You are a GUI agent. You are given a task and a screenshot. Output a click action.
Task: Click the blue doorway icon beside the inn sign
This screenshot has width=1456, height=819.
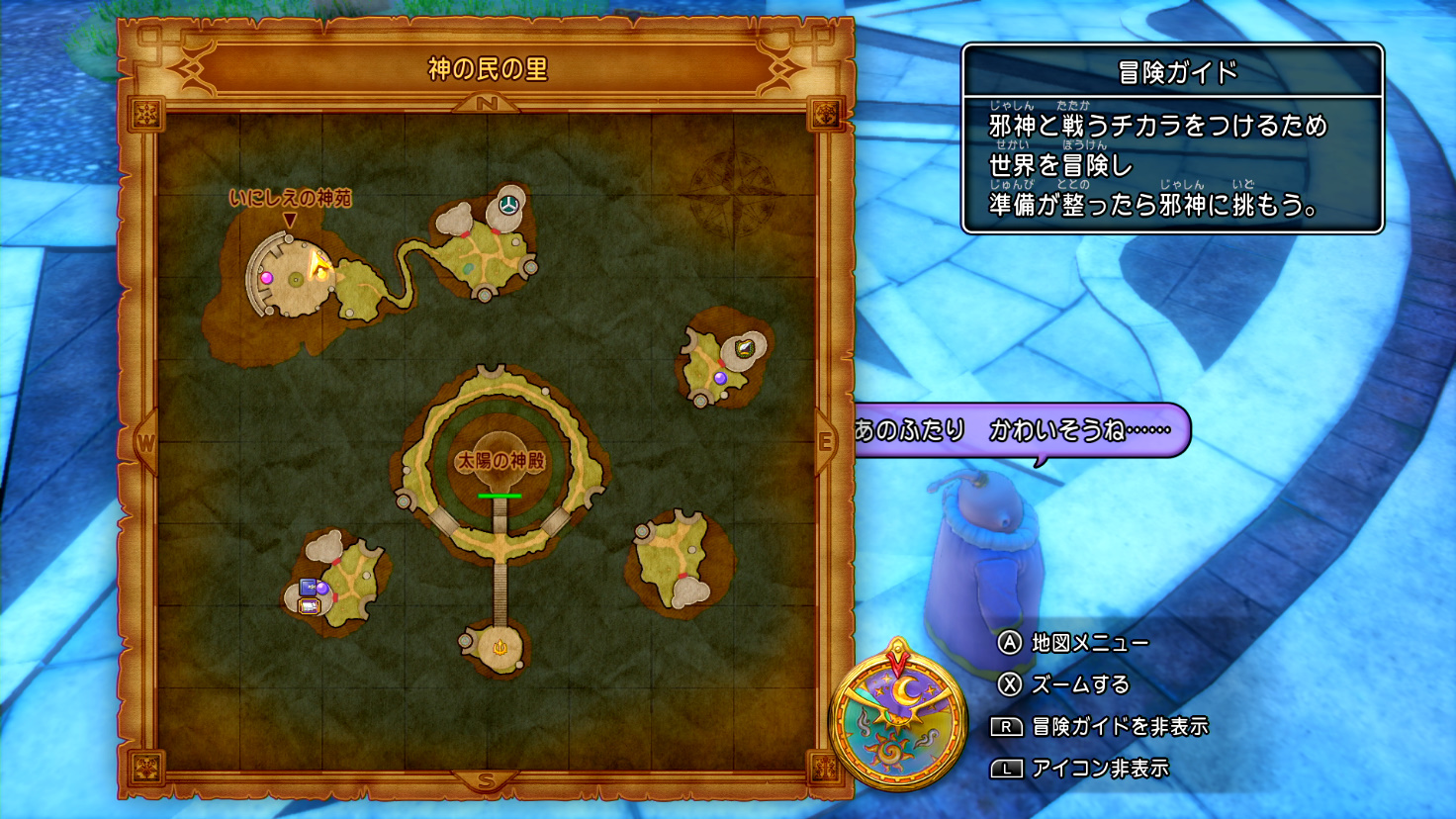(309, 587)
